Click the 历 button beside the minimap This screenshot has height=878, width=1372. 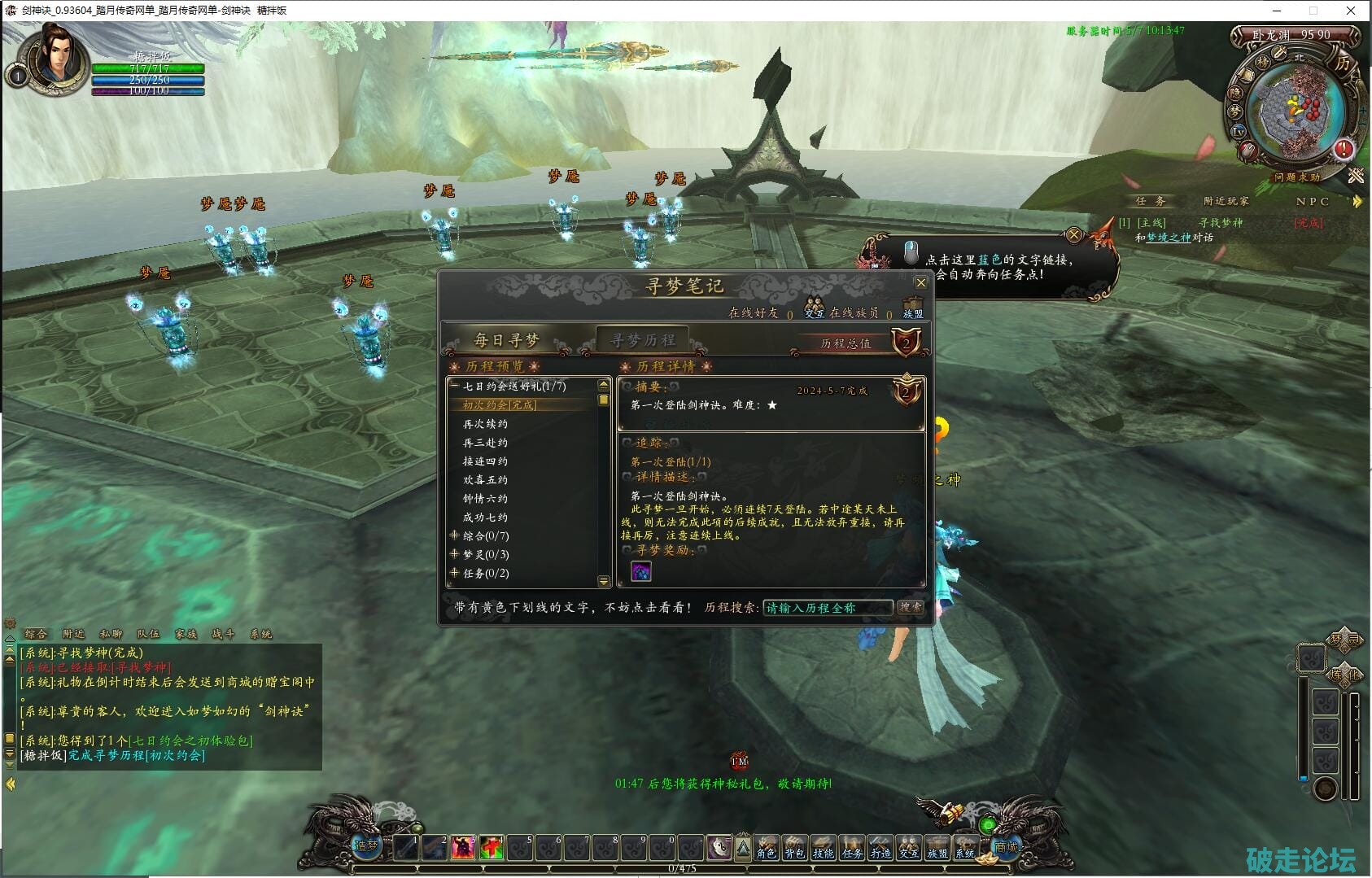pyautogui.click(x=1342, y=63)
